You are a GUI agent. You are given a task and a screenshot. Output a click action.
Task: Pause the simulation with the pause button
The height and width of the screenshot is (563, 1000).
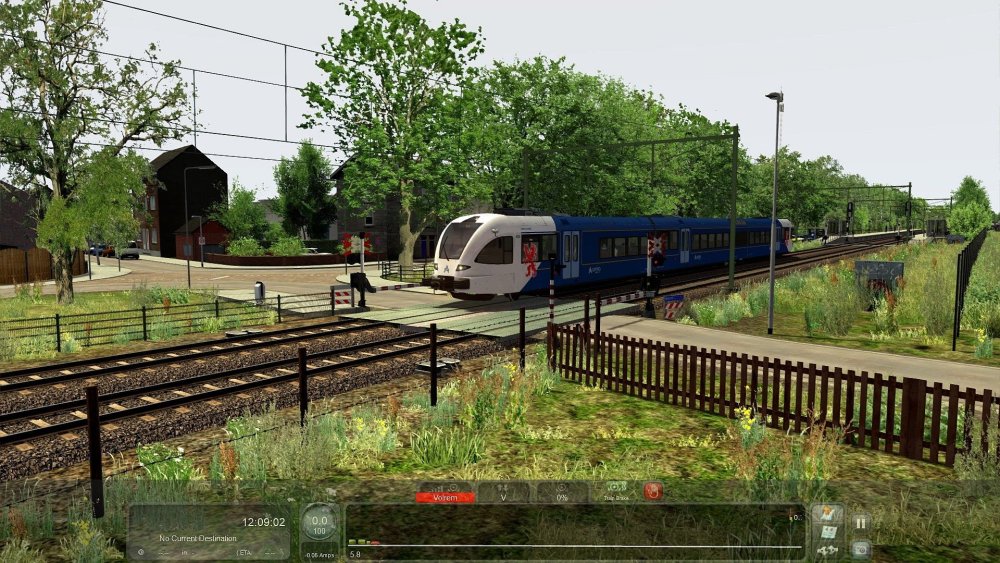860,522
